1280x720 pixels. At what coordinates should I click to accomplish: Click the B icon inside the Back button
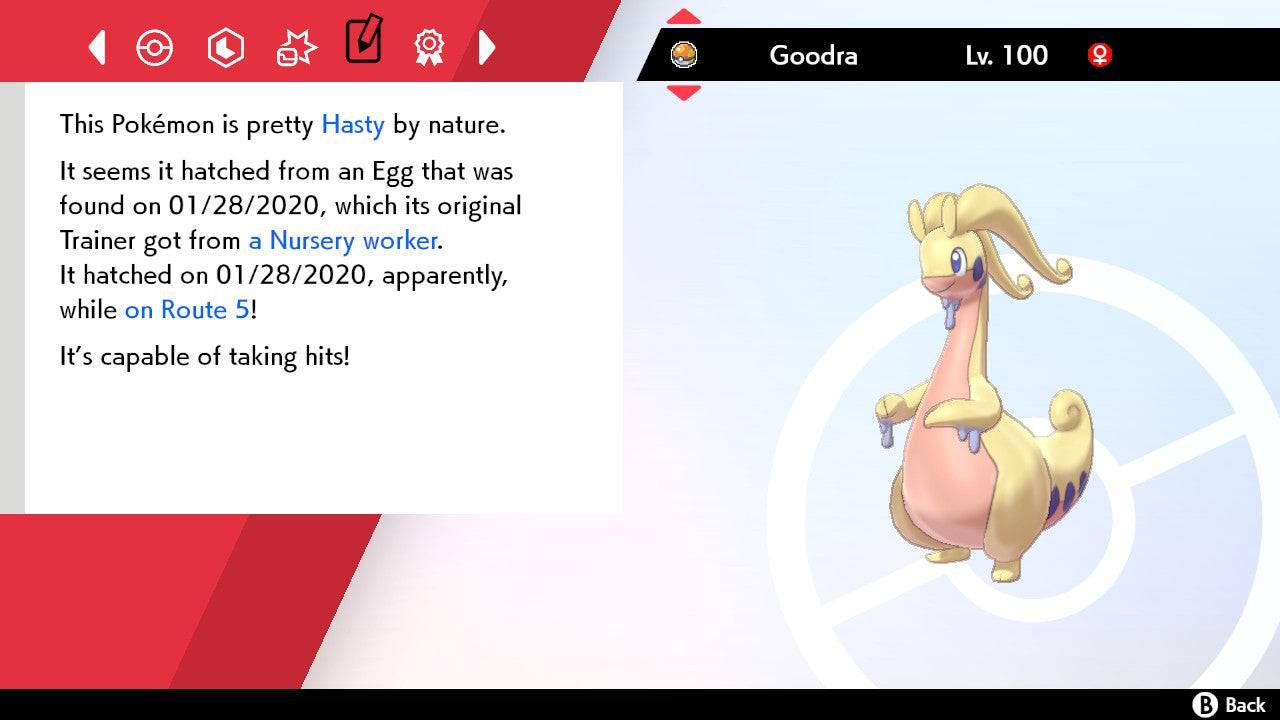[x=1208, y=702]
